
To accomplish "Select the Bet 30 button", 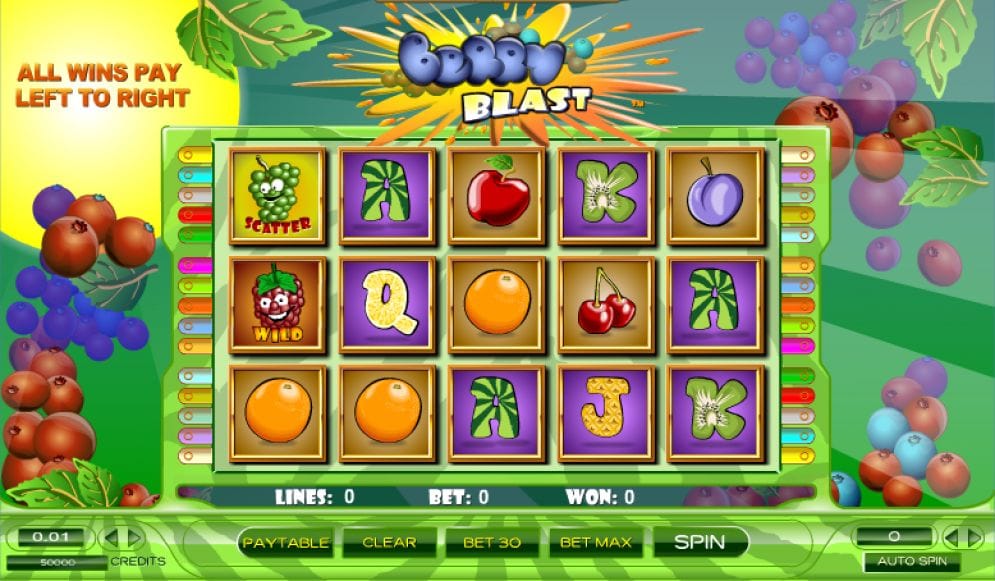I will [492, 543].
